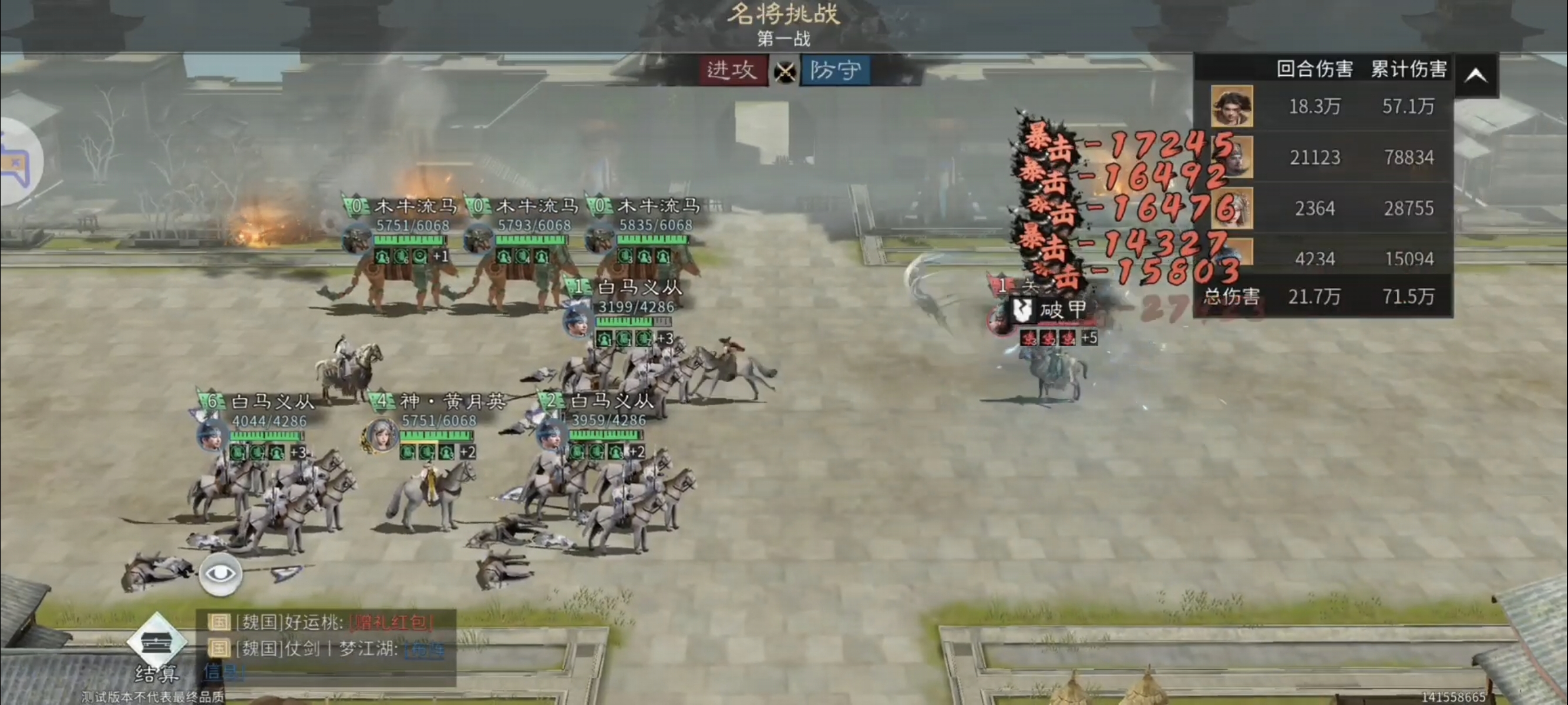Select the 破甲 enemy general status
The width and height of the screenshot is (1568, 705).
coord(1053,310)
